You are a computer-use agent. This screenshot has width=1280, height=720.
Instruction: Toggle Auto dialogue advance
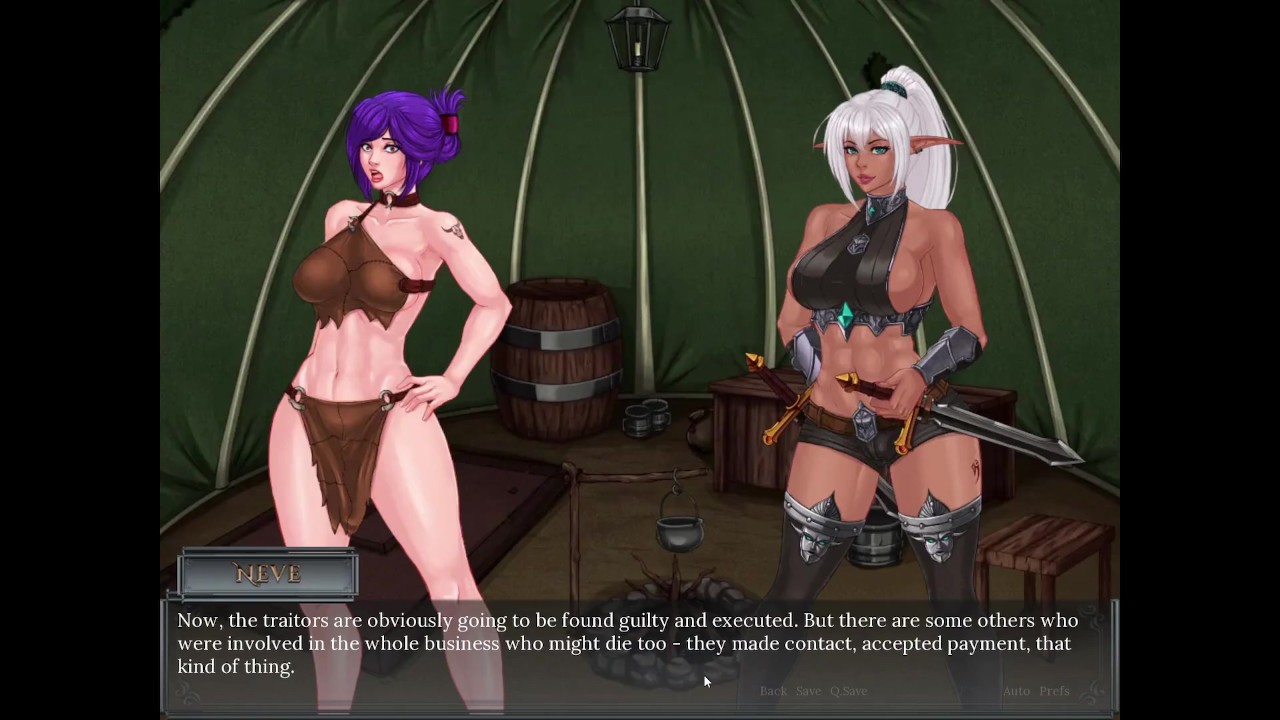pos(1016,691)
